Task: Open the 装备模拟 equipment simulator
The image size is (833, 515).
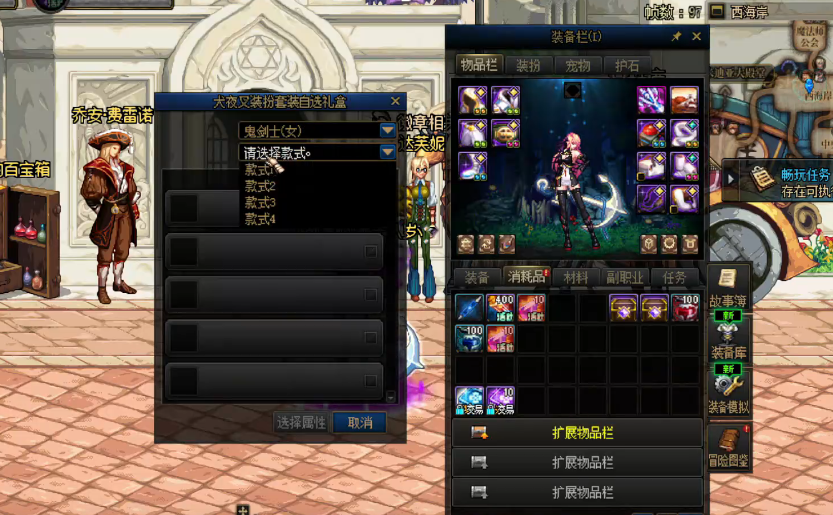Action: (728, 391)
